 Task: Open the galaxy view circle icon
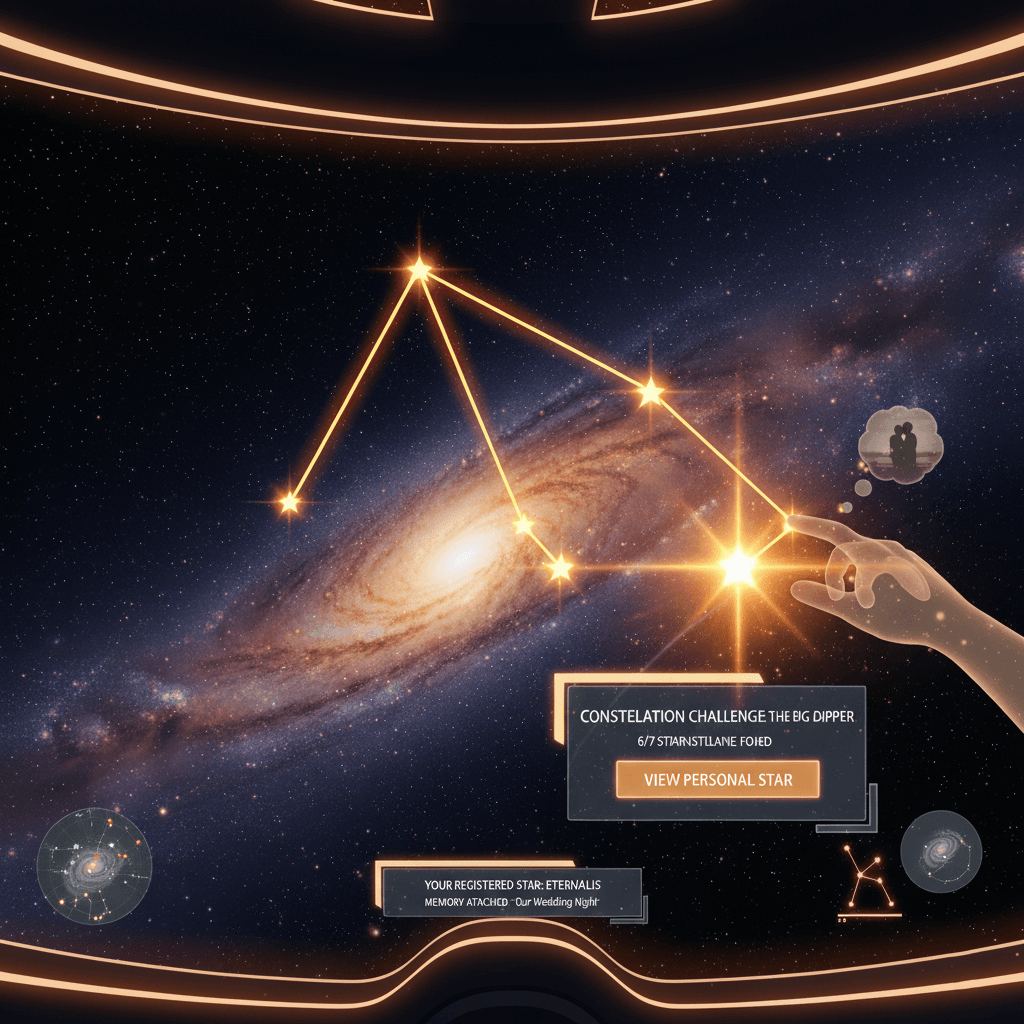940,851
